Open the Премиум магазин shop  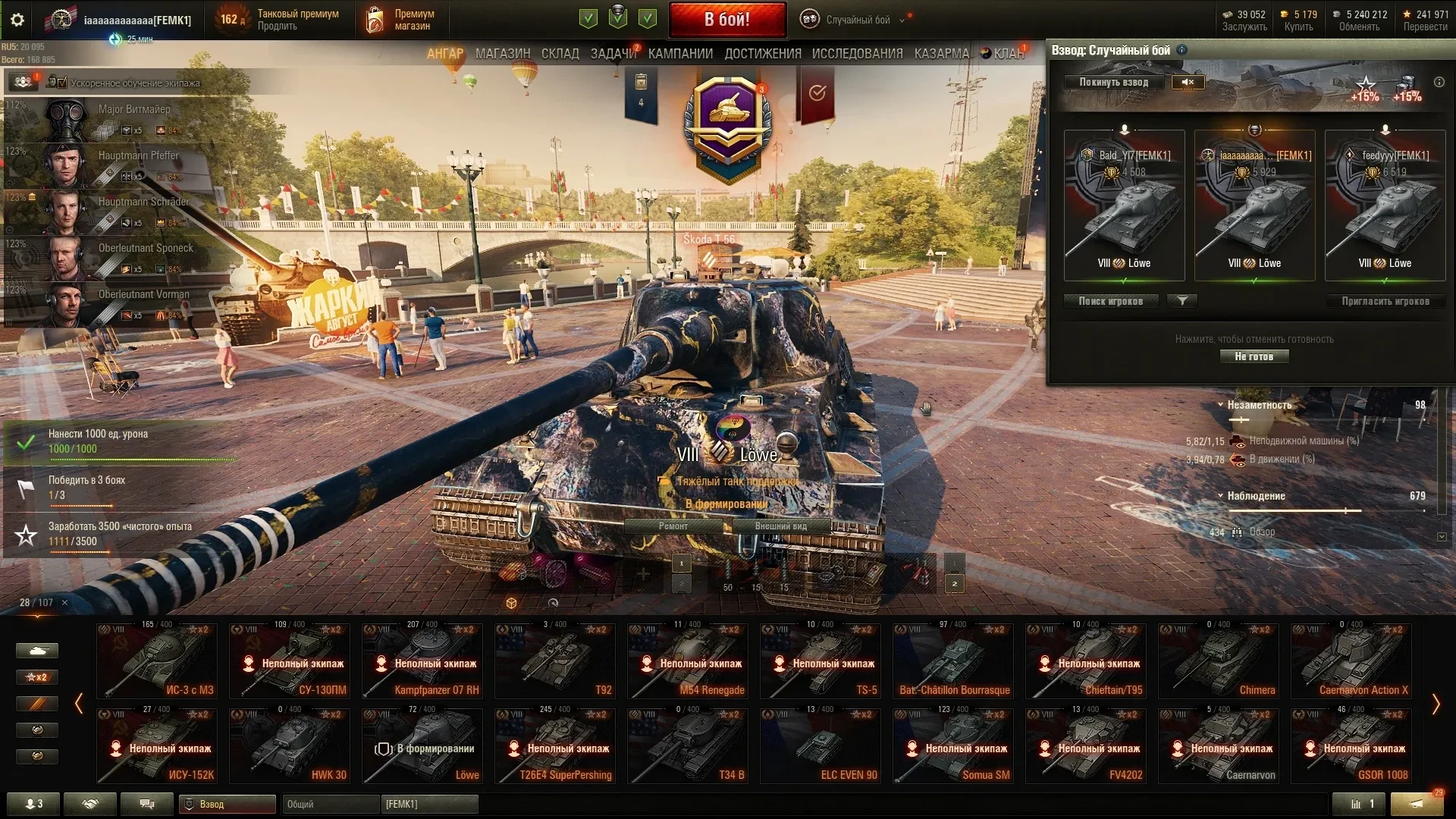400,20
